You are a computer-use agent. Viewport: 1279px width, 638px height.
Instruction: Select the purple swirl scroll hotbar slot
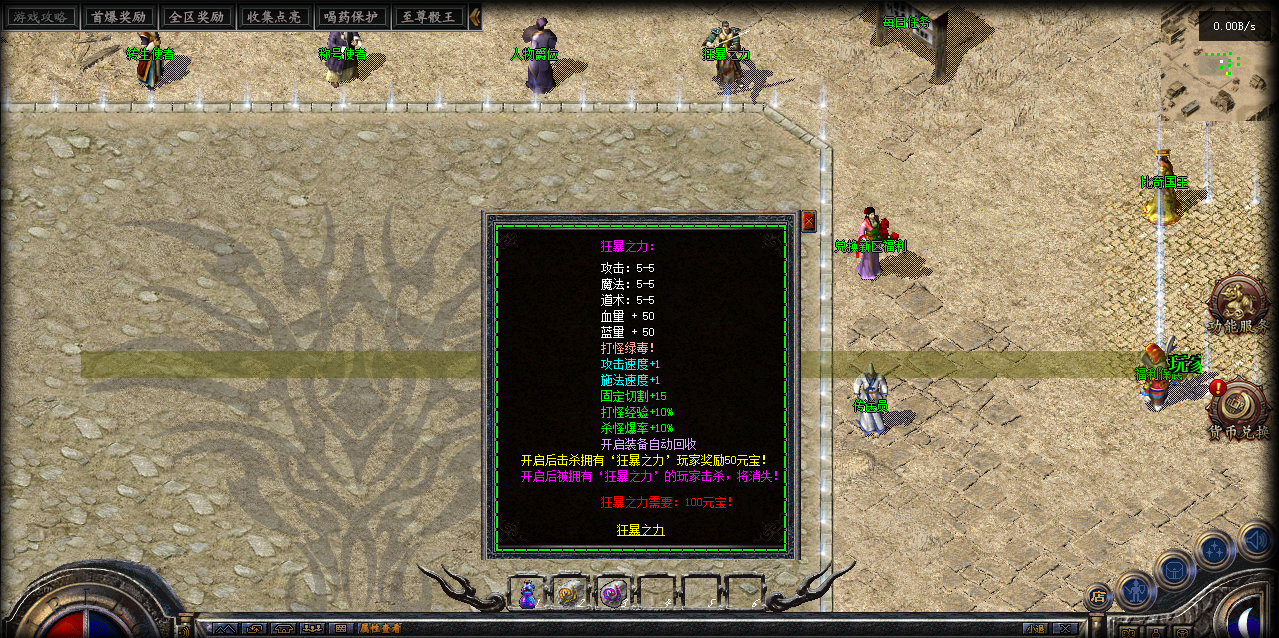pos(612,594)
